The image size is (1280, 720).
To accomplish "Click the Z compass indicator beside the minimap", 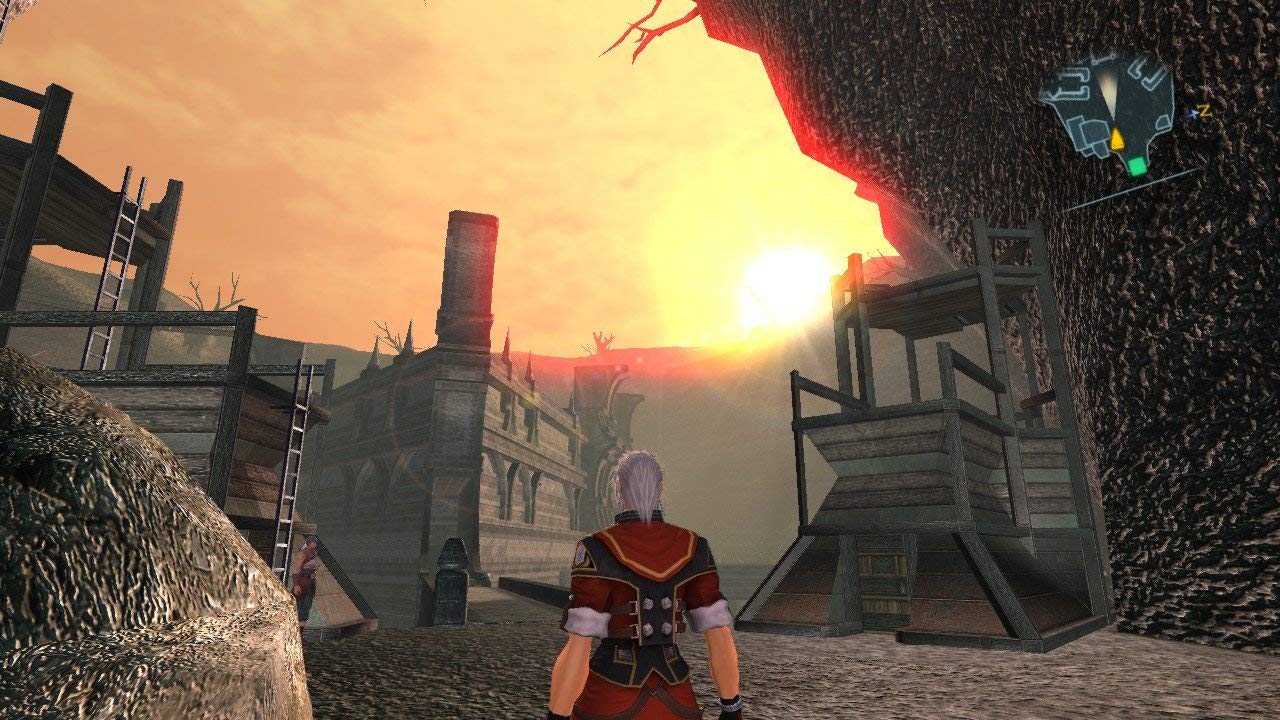I will [1205, 110].
